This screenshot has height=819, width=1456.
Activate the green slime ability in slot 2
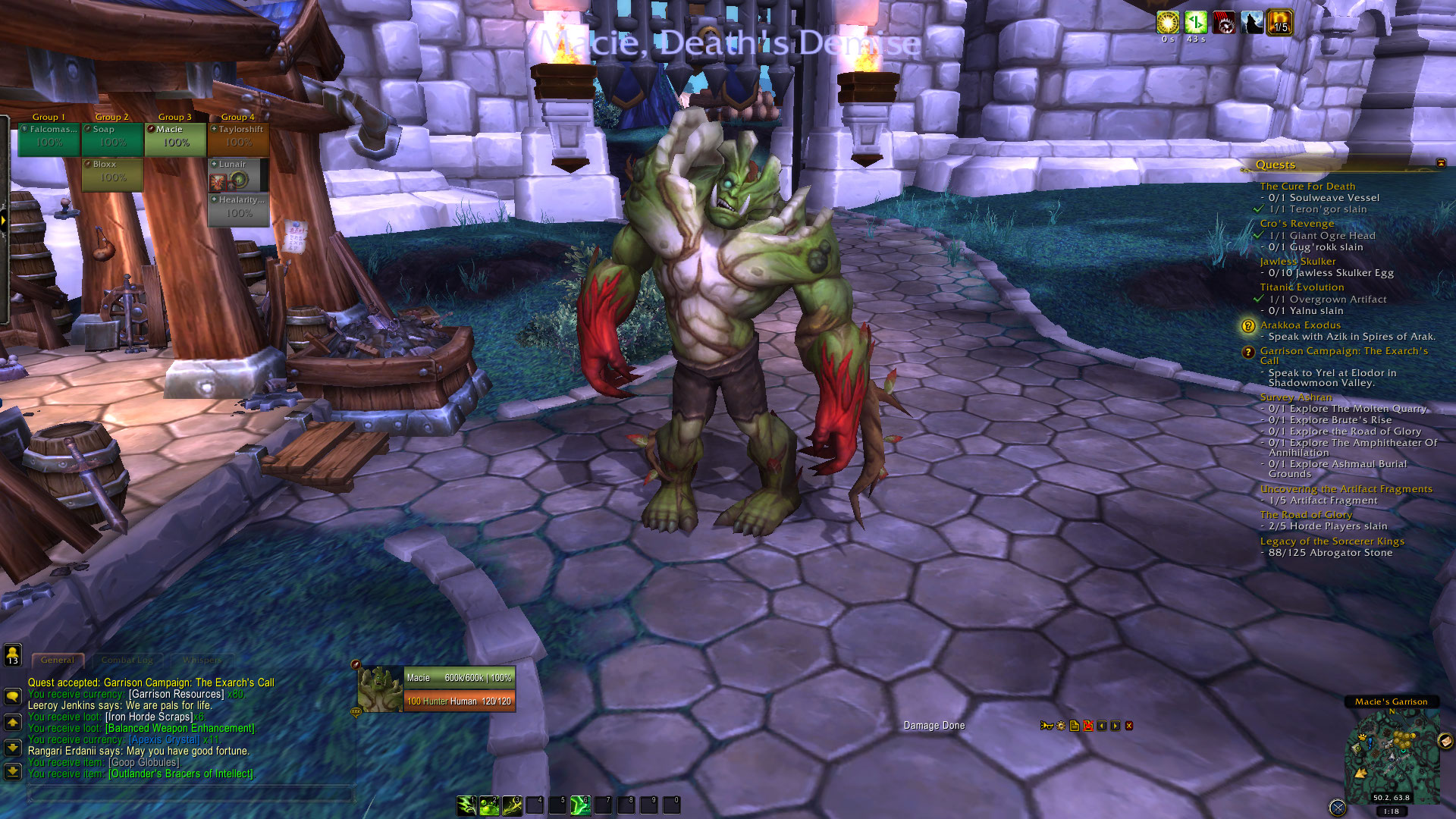489,805
